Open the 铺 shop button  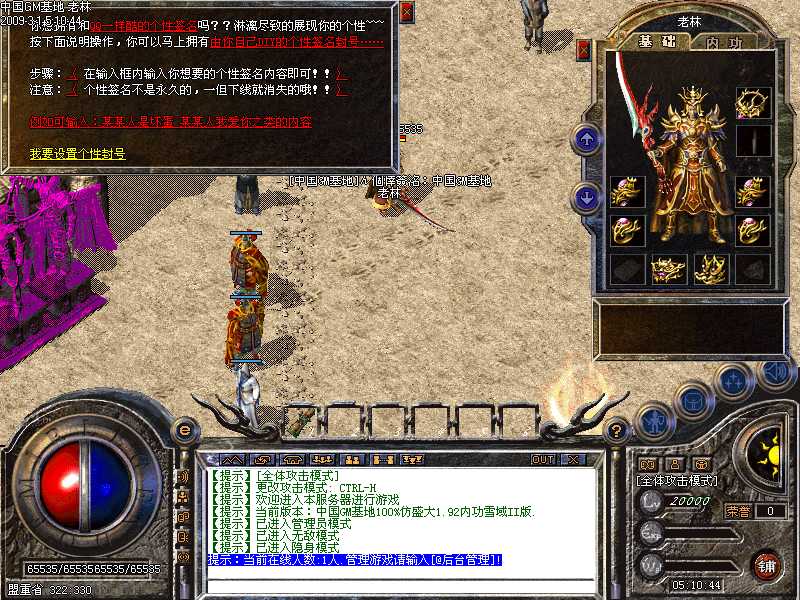point(766,564)
